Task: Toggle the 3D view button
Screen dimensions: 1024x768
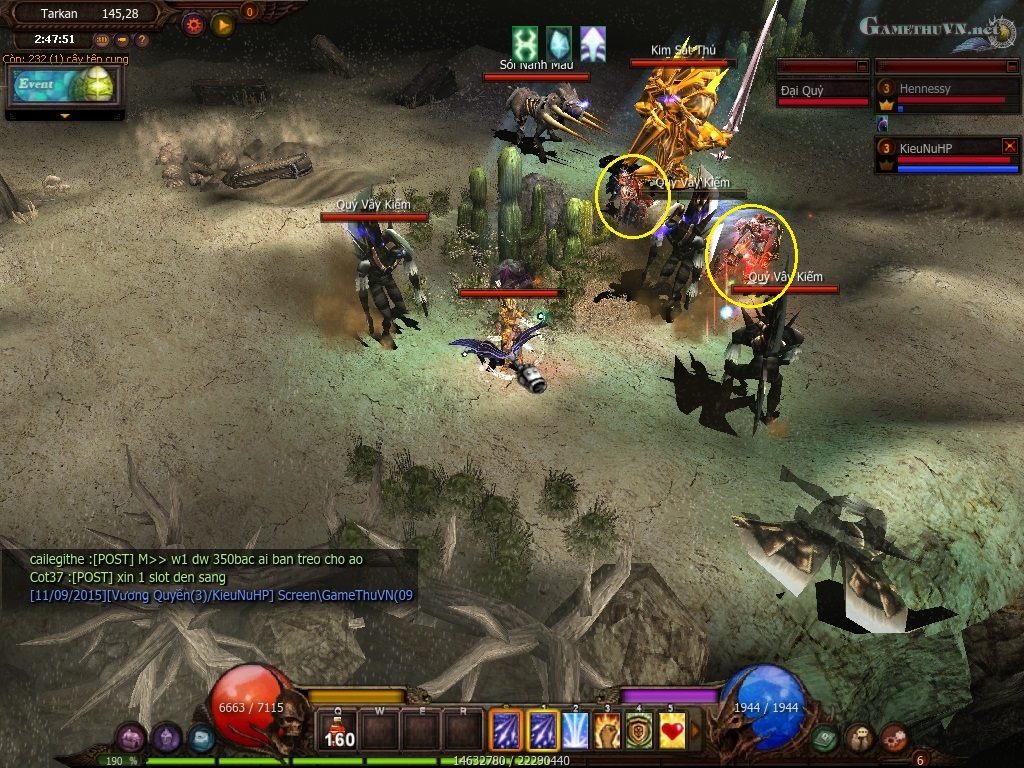Action: point(102,40)
